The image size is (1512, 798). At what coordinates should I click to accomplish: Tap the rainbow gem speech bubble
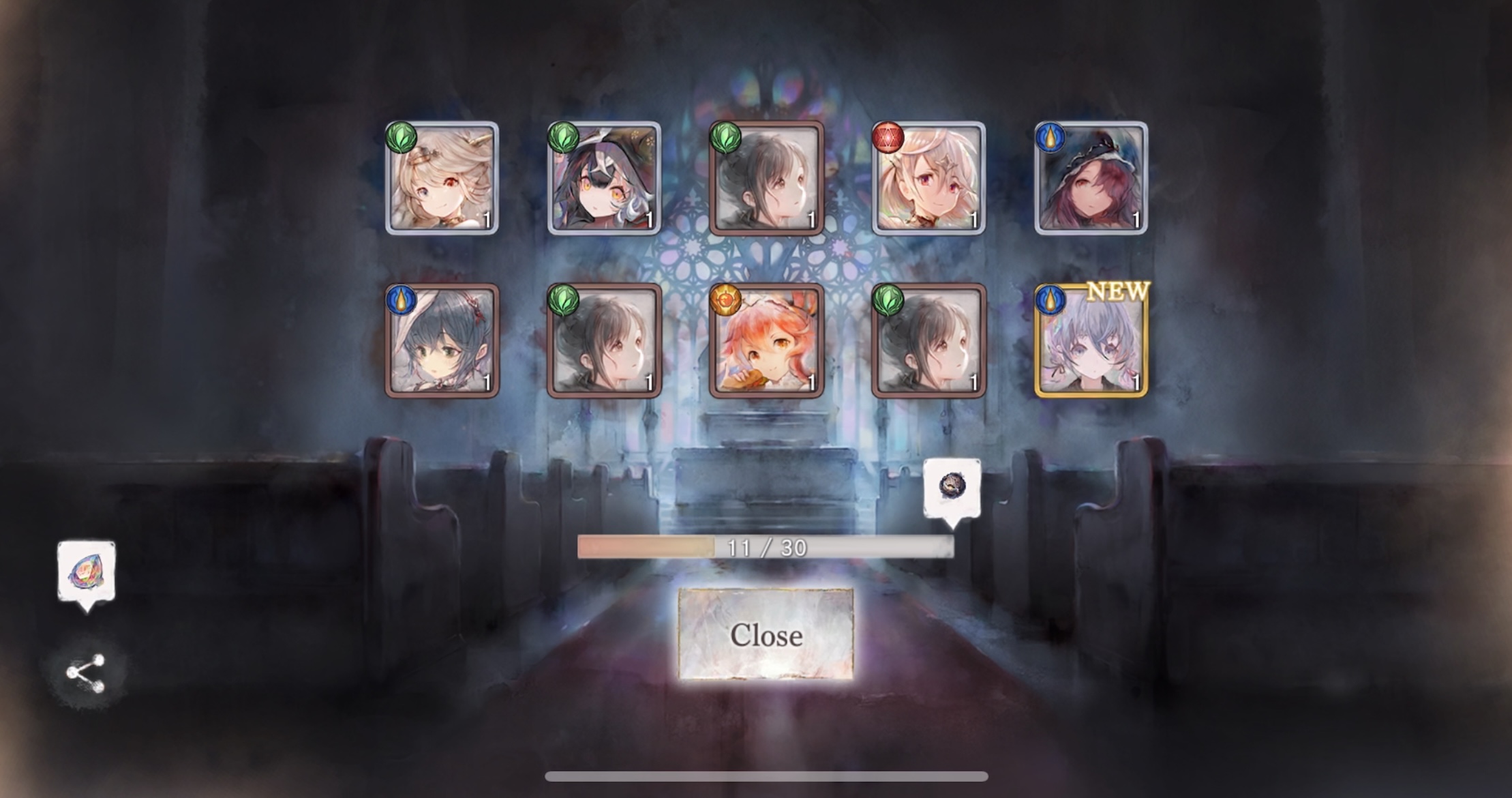click(x=87, y=573)
